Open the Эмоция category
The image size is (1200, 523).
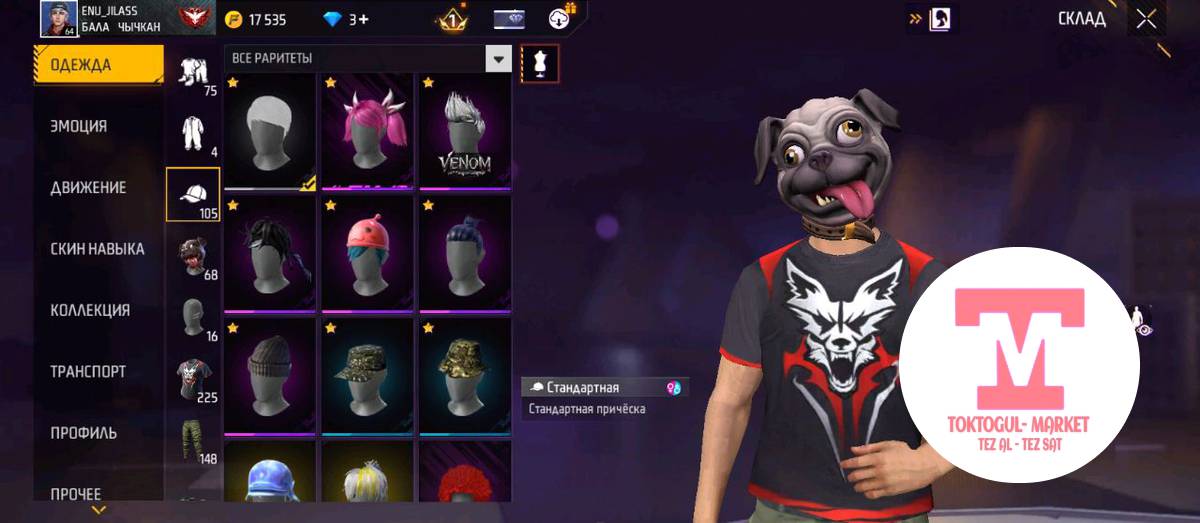tap(79, 127)
